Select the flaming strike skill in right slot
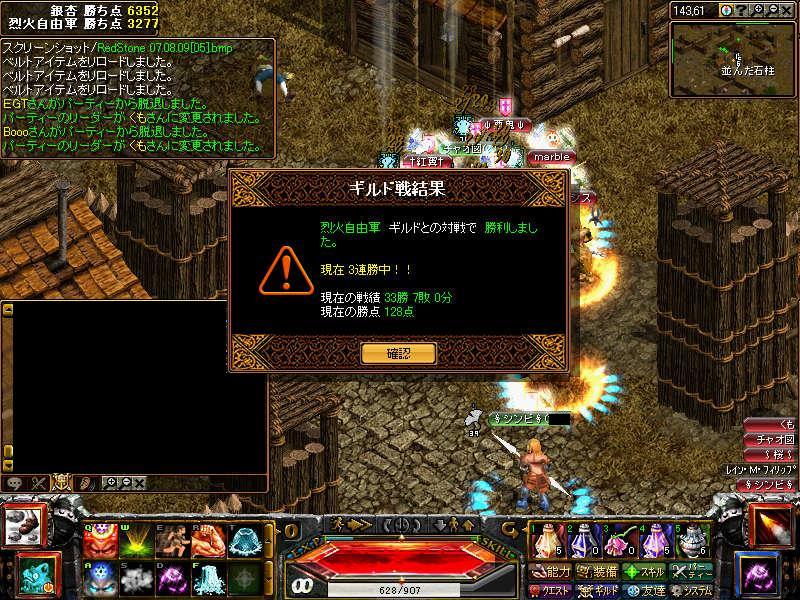 pos(770,525)
